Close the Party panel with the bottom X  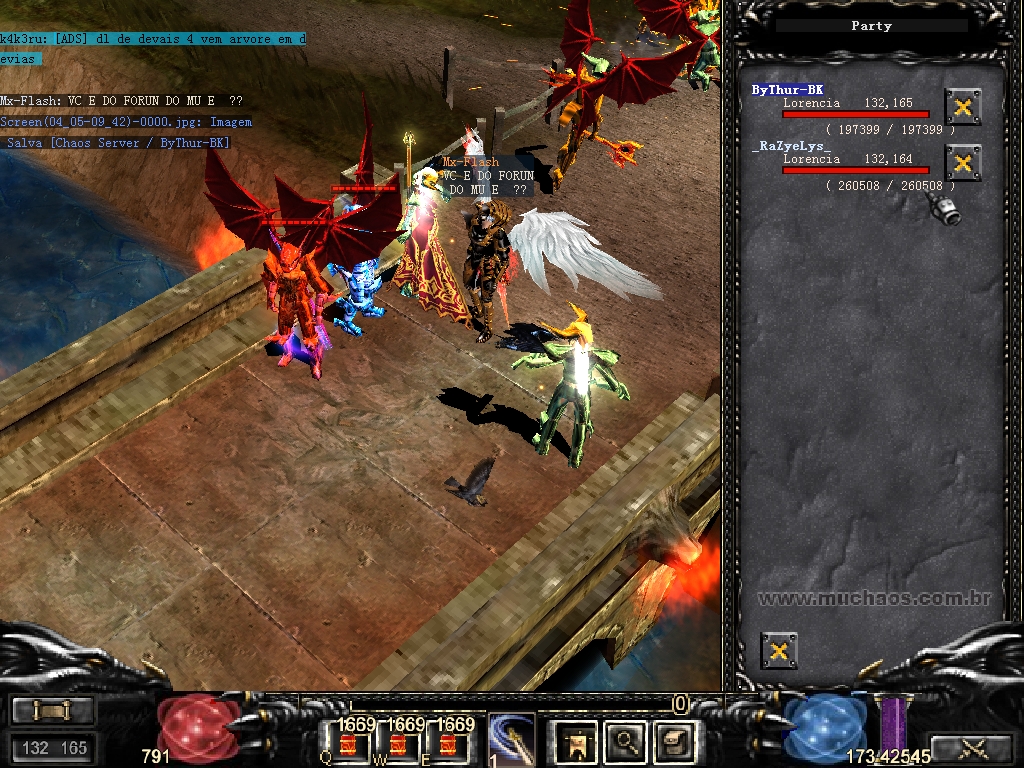tap(779, 651)
